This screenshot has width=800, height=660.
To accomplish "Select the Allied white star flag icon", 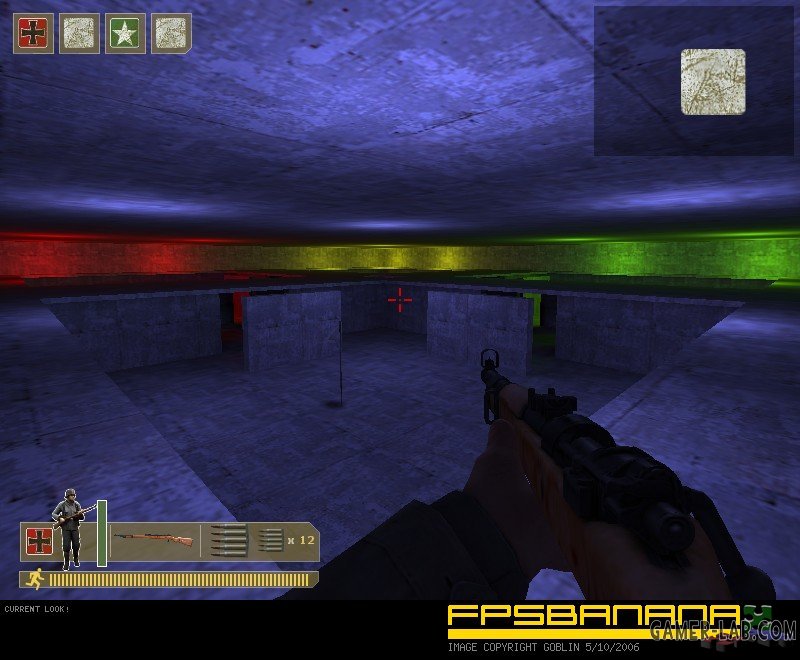I will point(125,33).
